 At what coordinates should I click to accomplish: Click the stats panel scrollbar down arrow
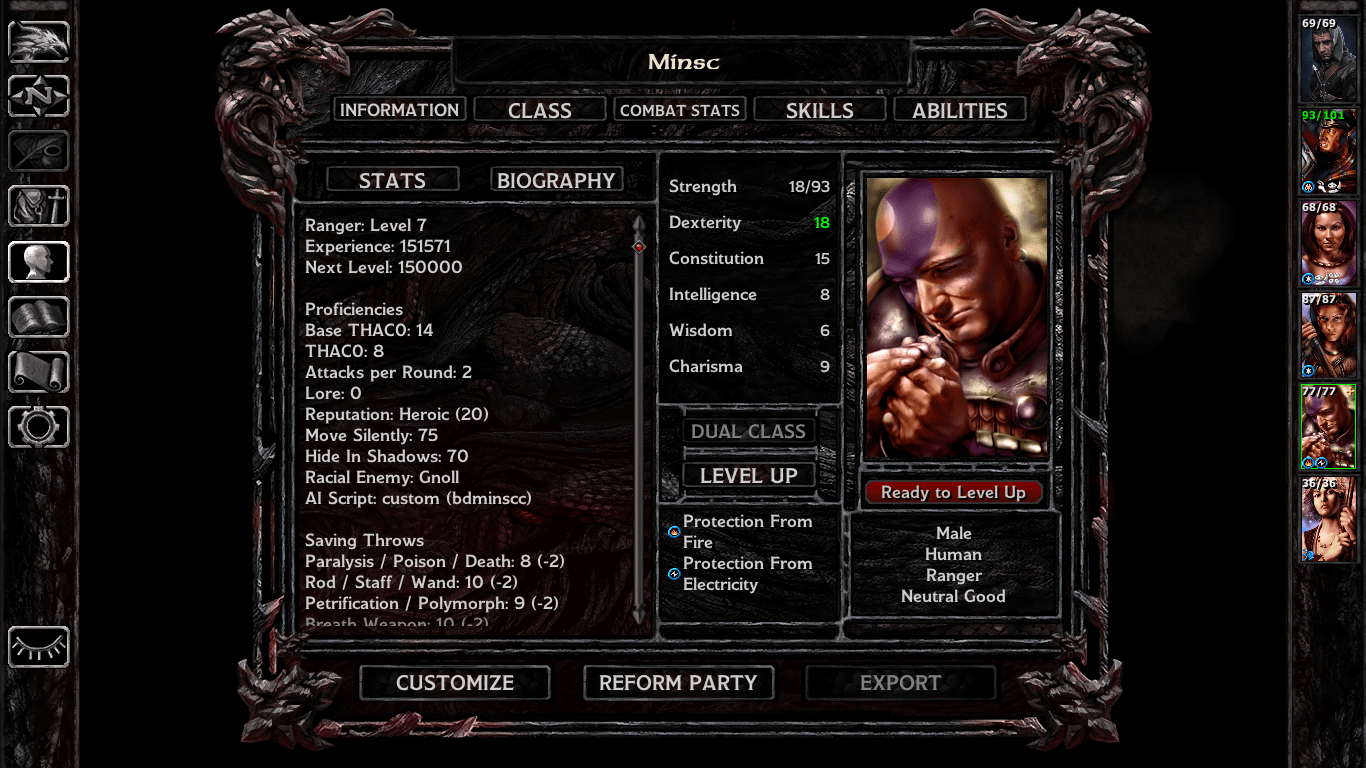[637, 615]
